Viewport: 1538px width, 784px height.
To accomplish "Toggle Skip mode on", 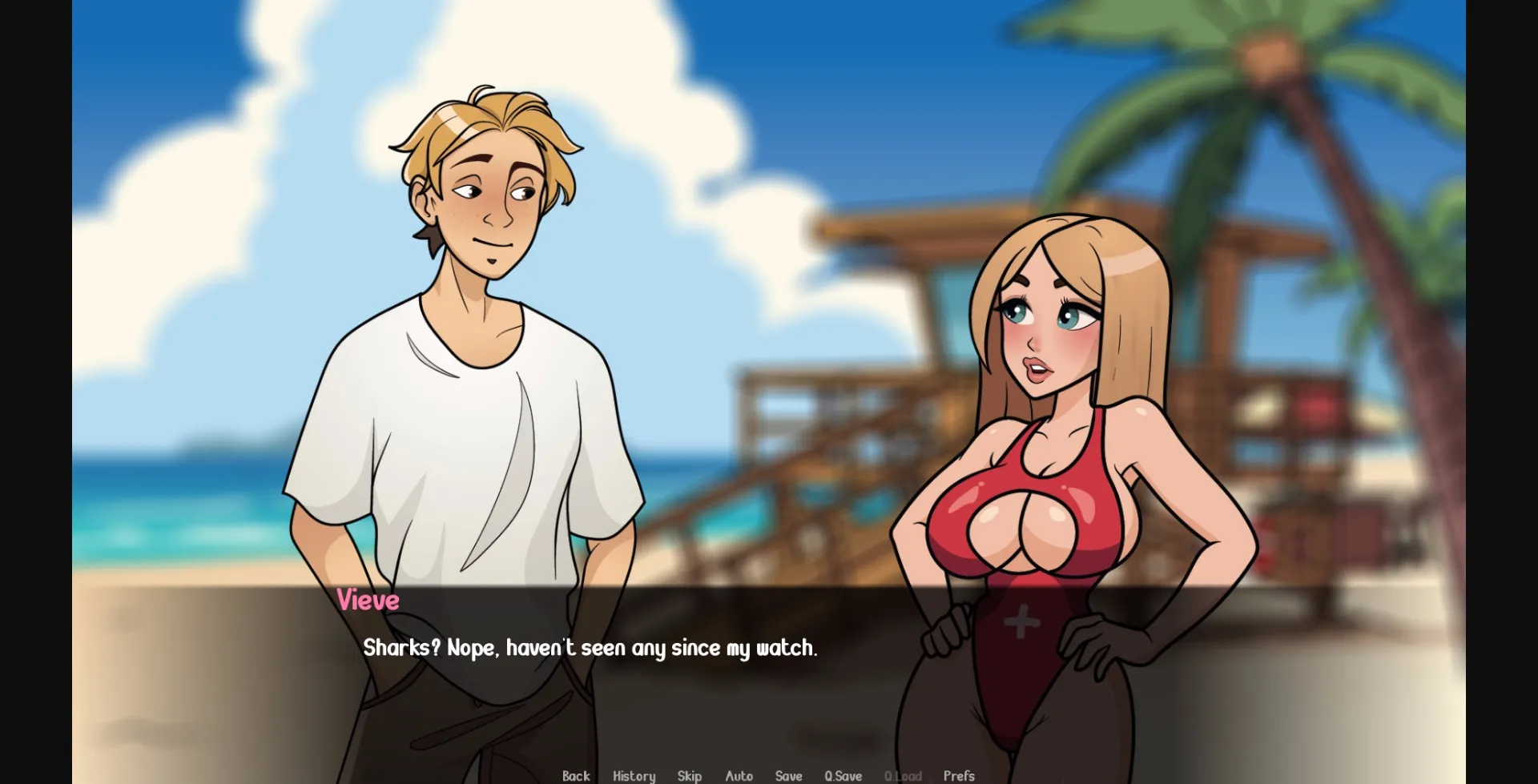I will (689, 775).
